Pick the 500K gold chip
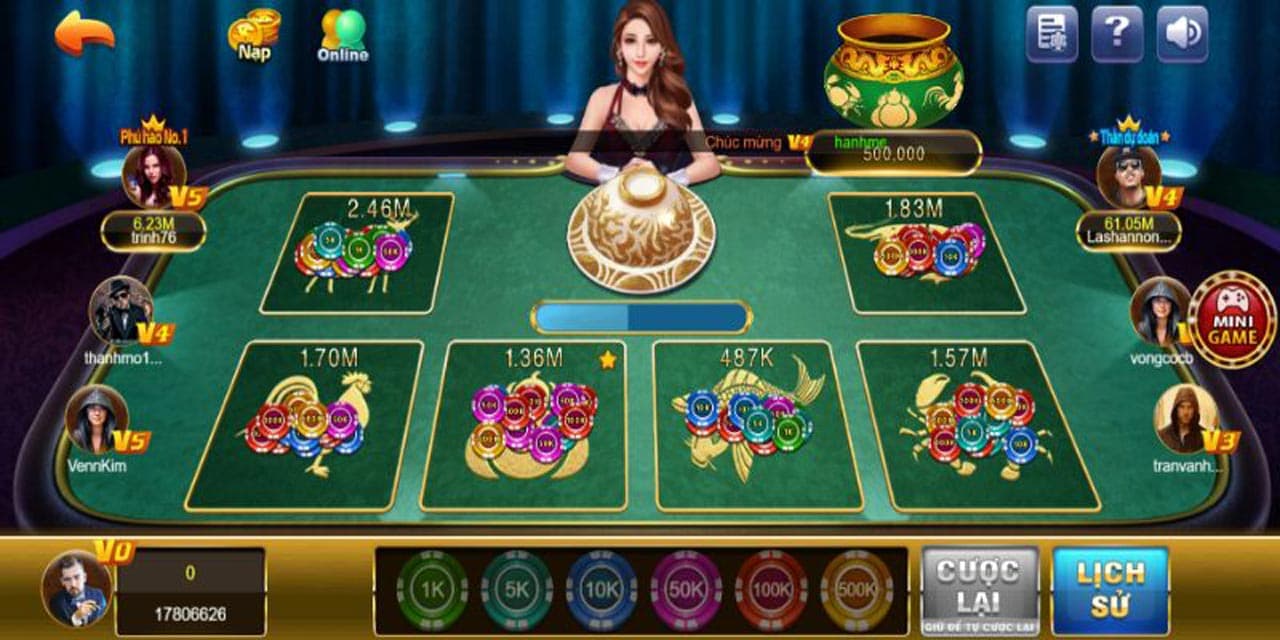The image size is (1280, 640). [x=857, y=590]
